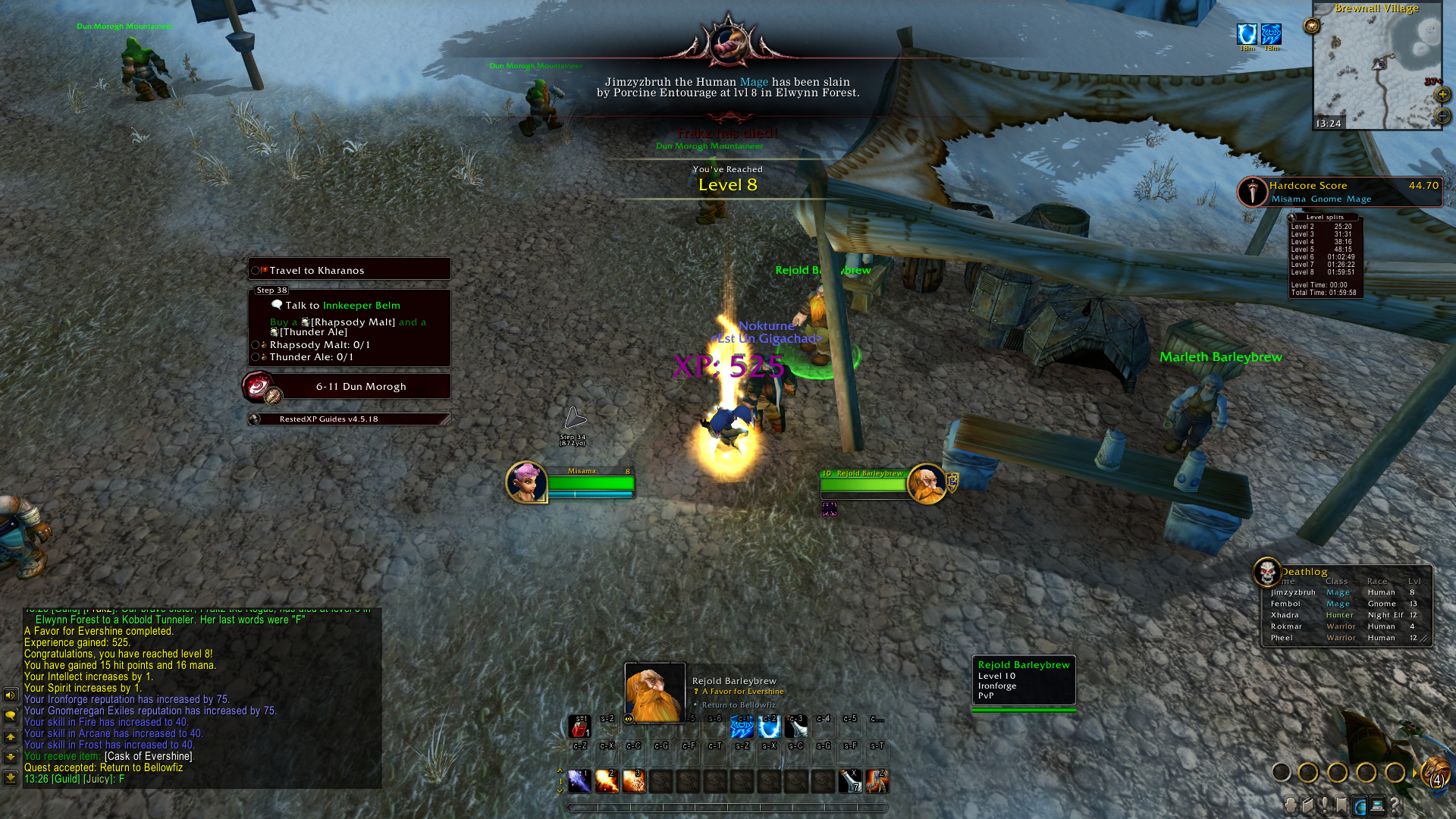Select the Travel to Kharanos guide step
This screenshot has height=819, width=1456.
click(350, 270)
